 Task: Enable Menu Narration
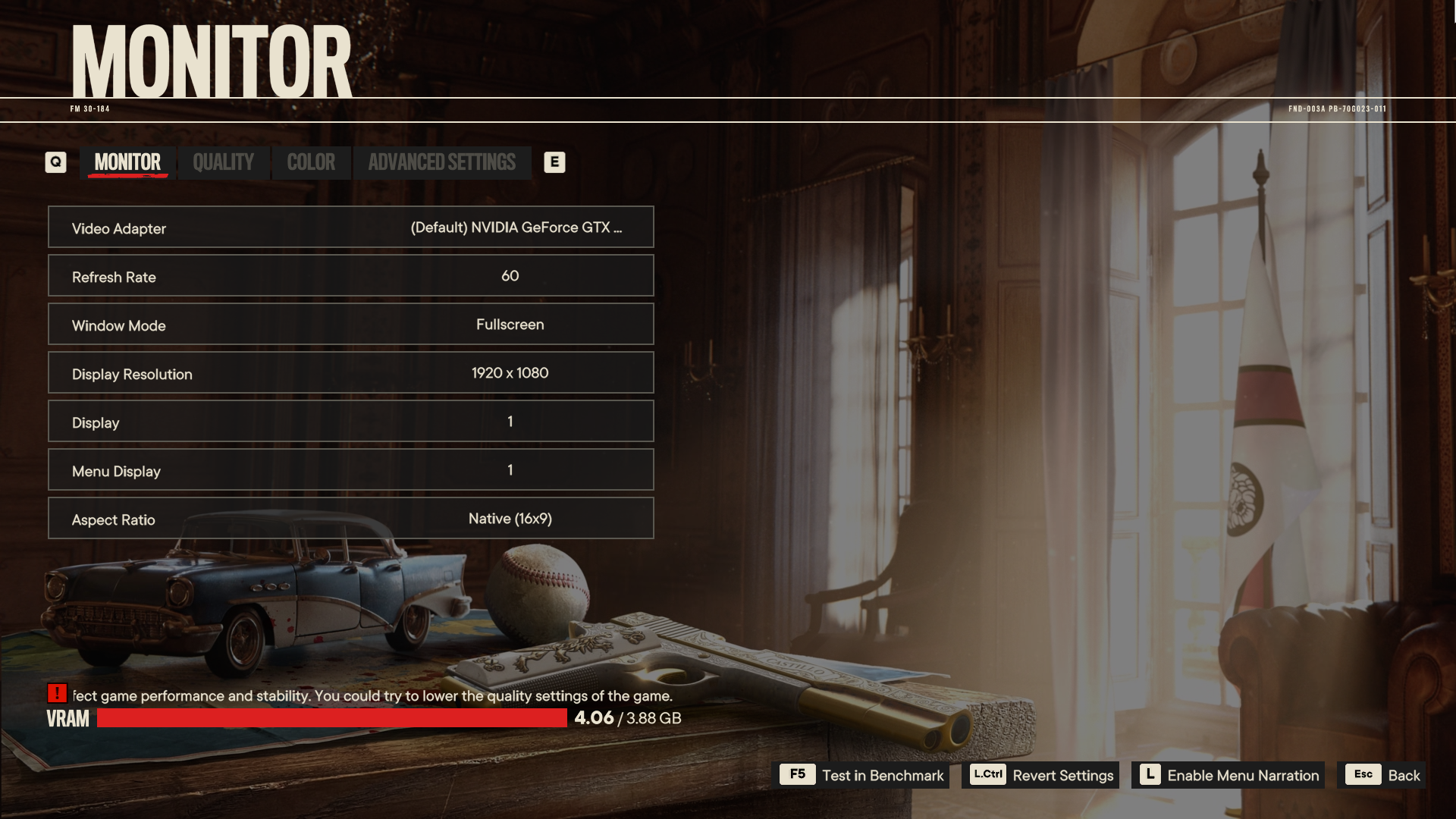click(1228, 775)
